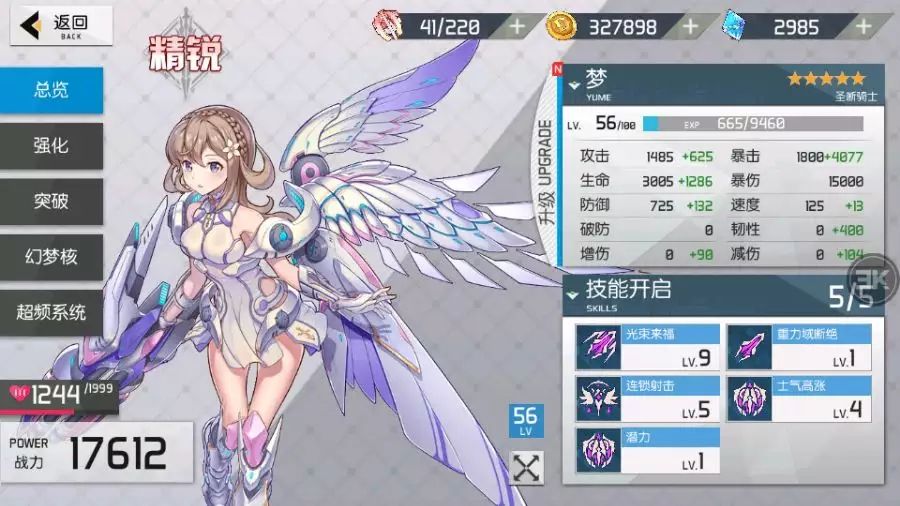
Task: Select the 光束来福 skill at level 9
Action: tap(647, 347)
